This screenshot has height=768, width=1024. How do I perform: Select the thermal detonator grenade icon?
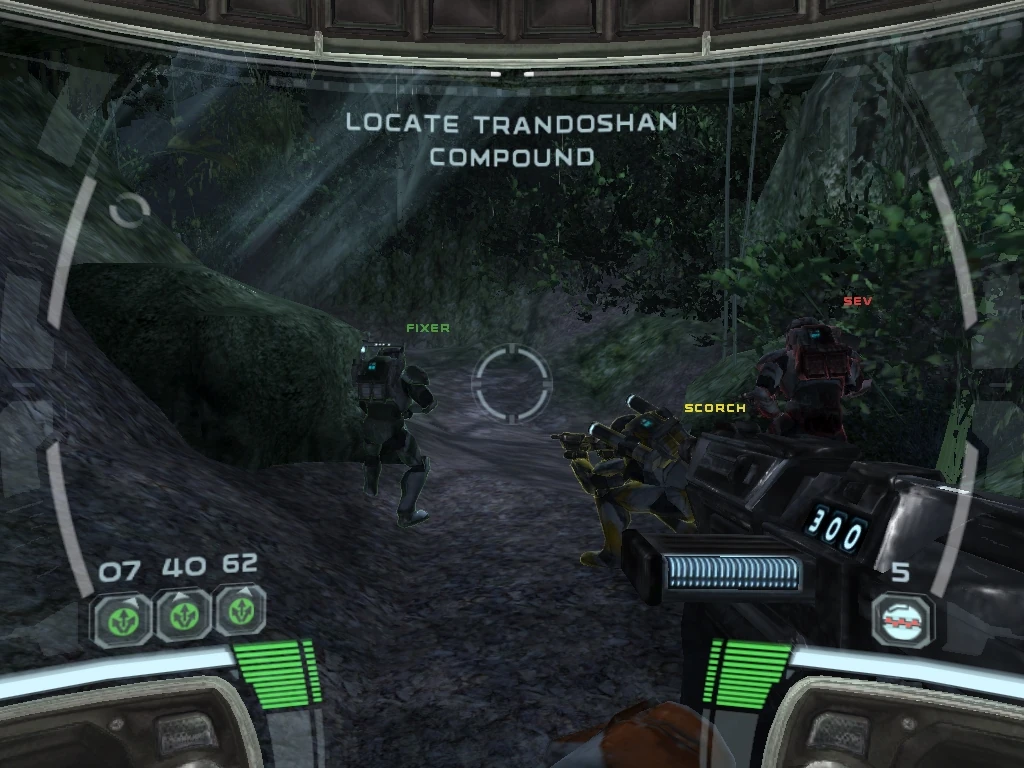pos(901,620)
